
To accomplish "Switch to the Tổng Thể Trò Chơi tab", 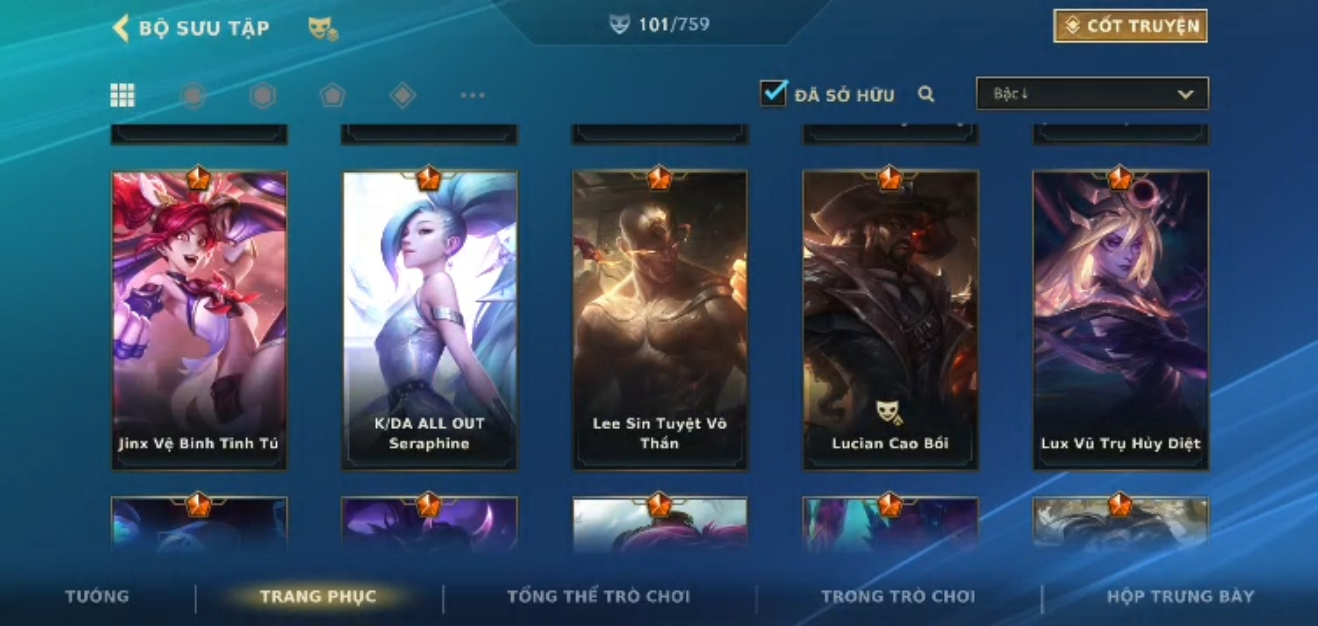I will pyautogui.click(x=598, y=596).
